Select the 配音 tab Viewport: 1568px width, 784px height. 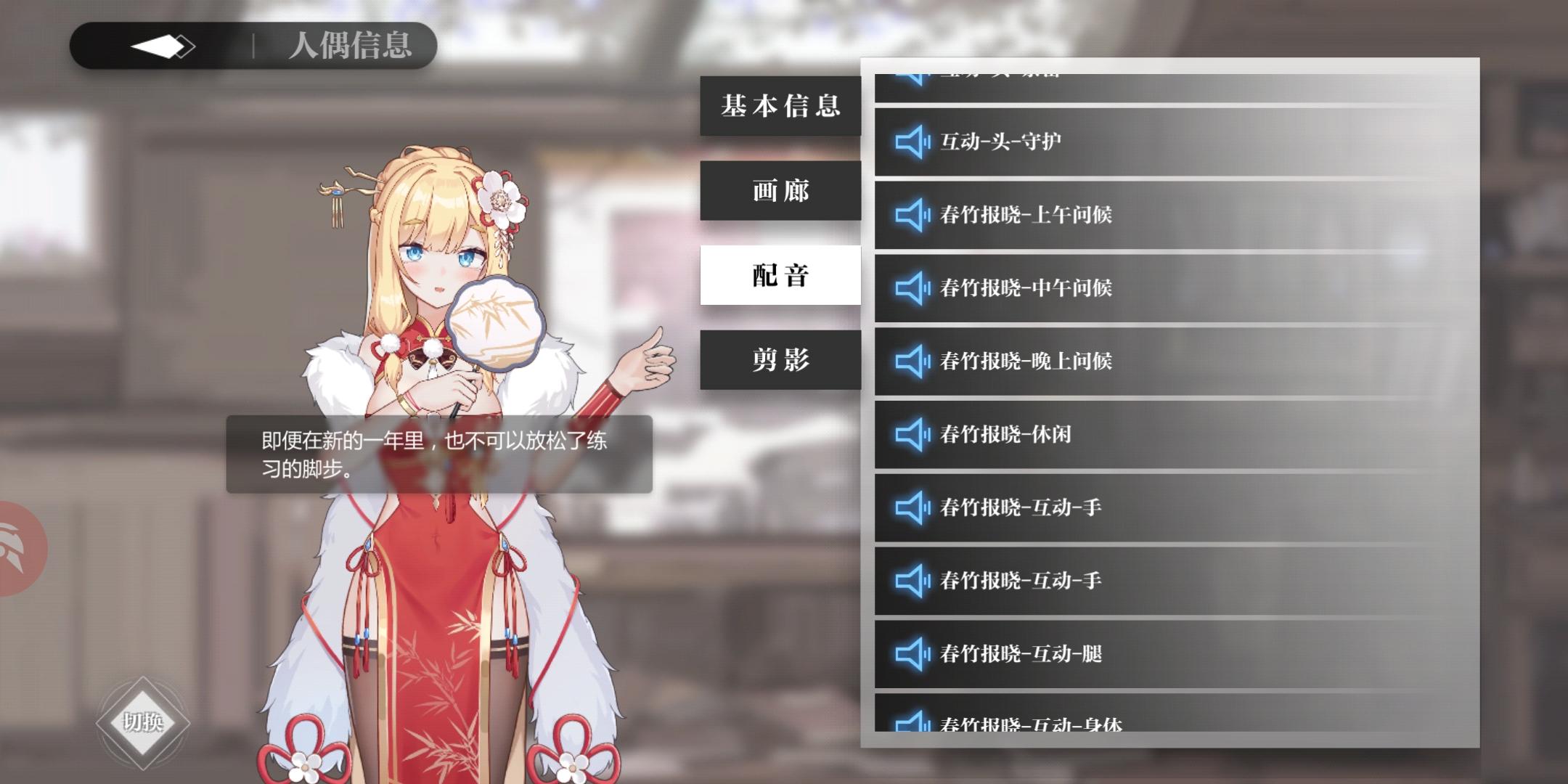point(780,274)
